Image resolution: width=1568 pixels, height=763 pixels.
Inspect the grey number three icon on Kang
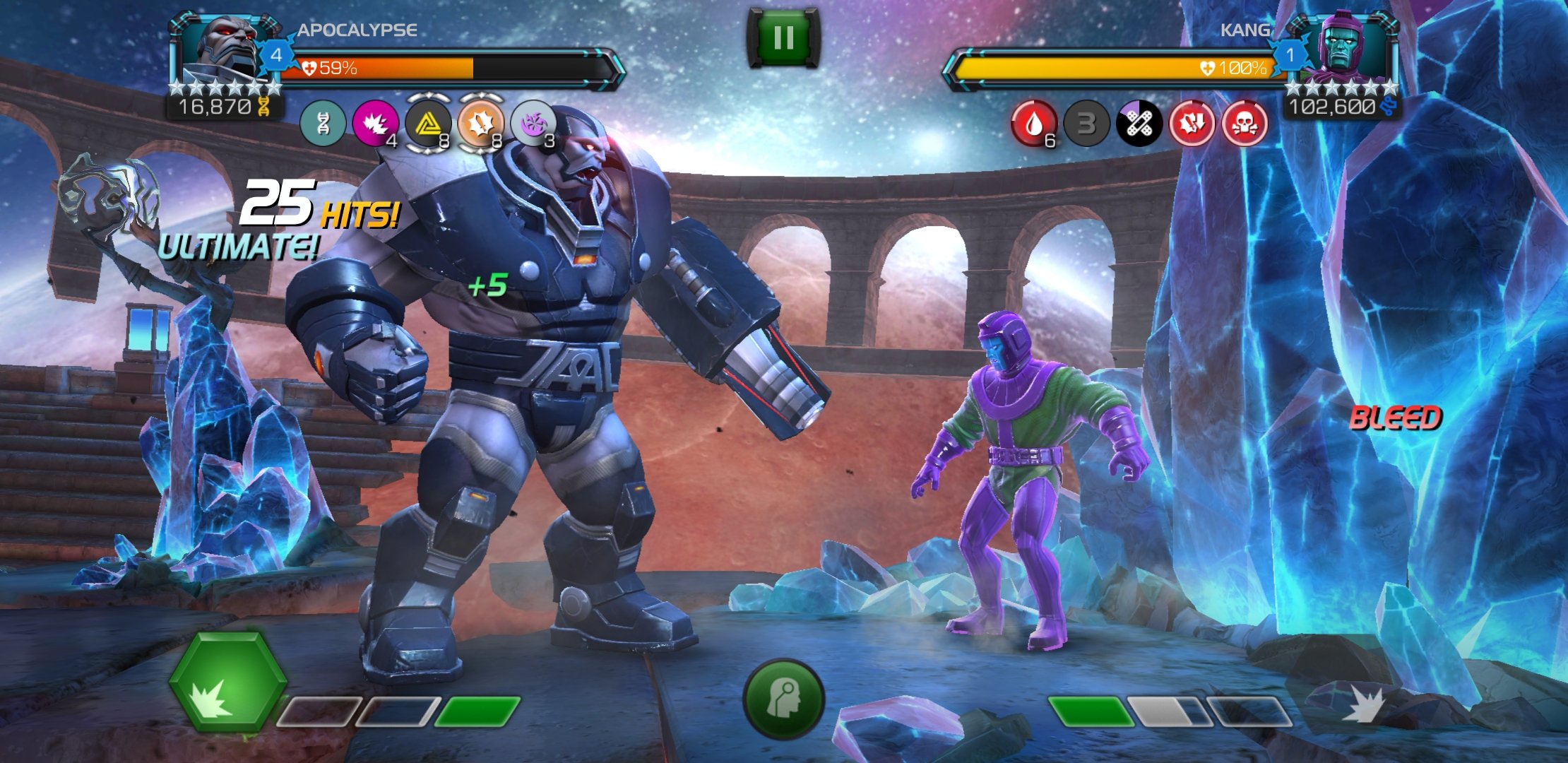(x=1086, y=124)
